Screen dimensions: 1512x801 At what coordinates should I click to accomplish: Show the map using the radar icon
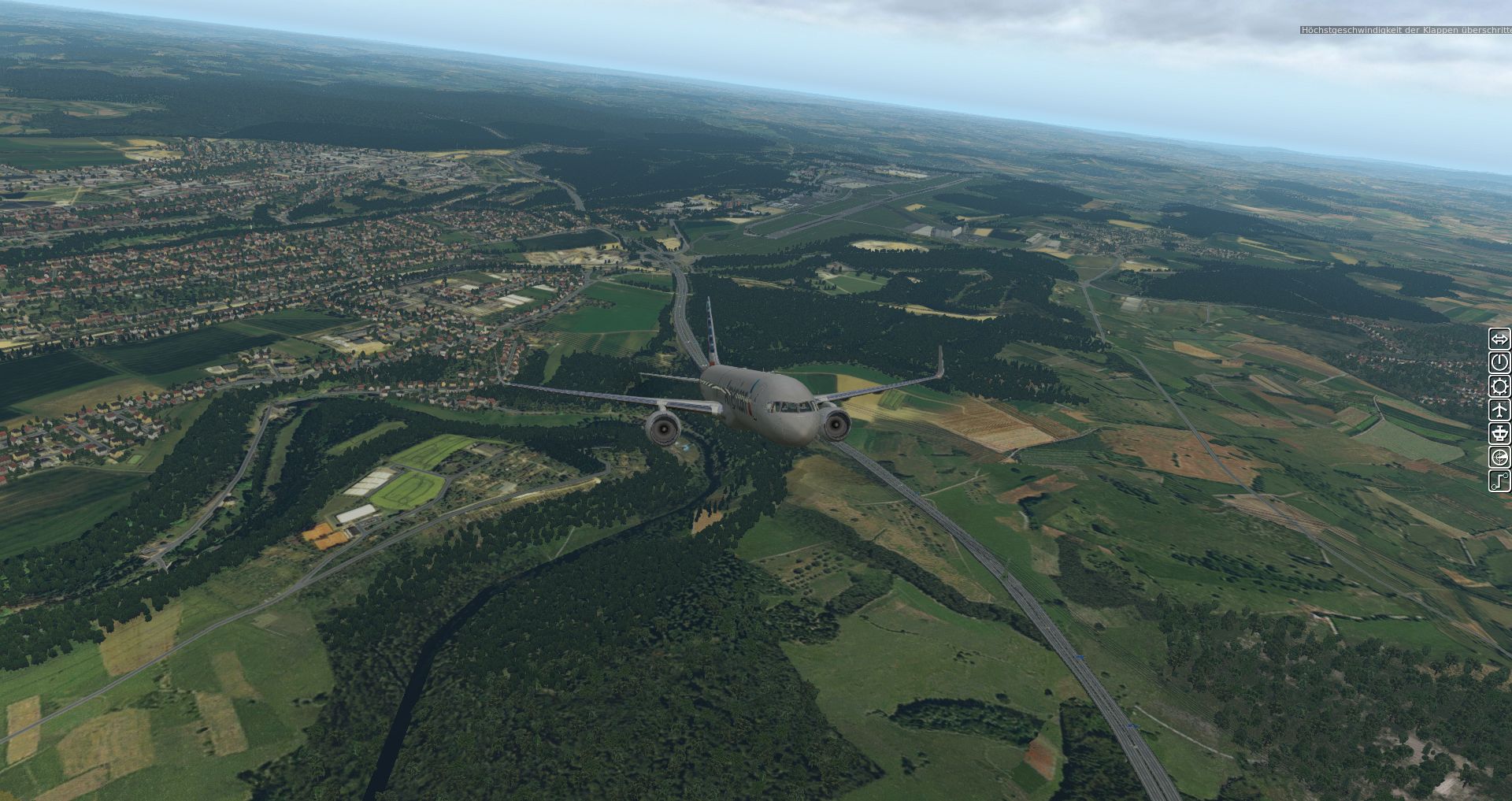[1499, 458]
